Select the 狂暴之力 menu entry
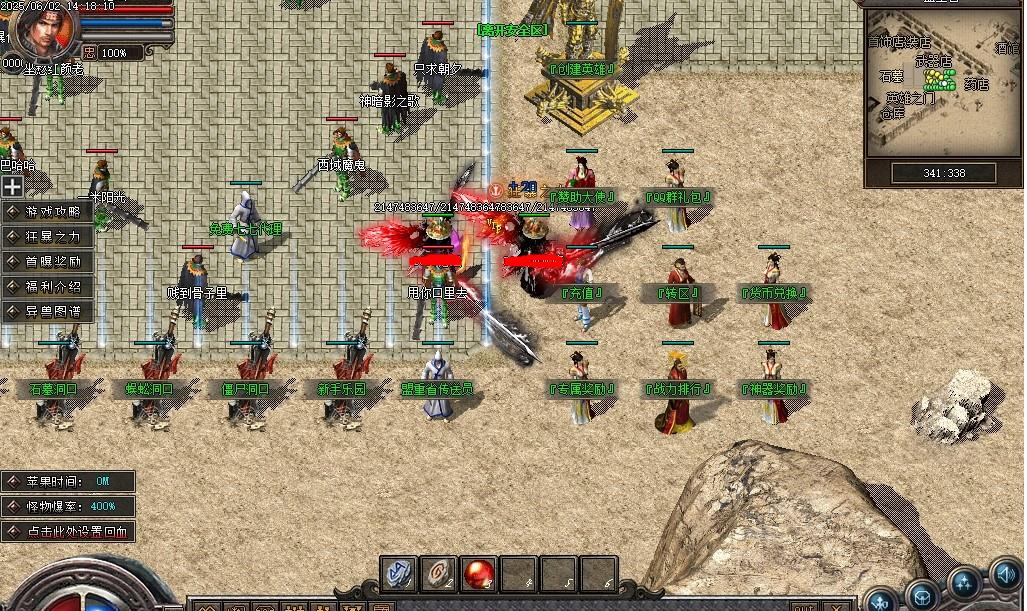 [48, 237]
